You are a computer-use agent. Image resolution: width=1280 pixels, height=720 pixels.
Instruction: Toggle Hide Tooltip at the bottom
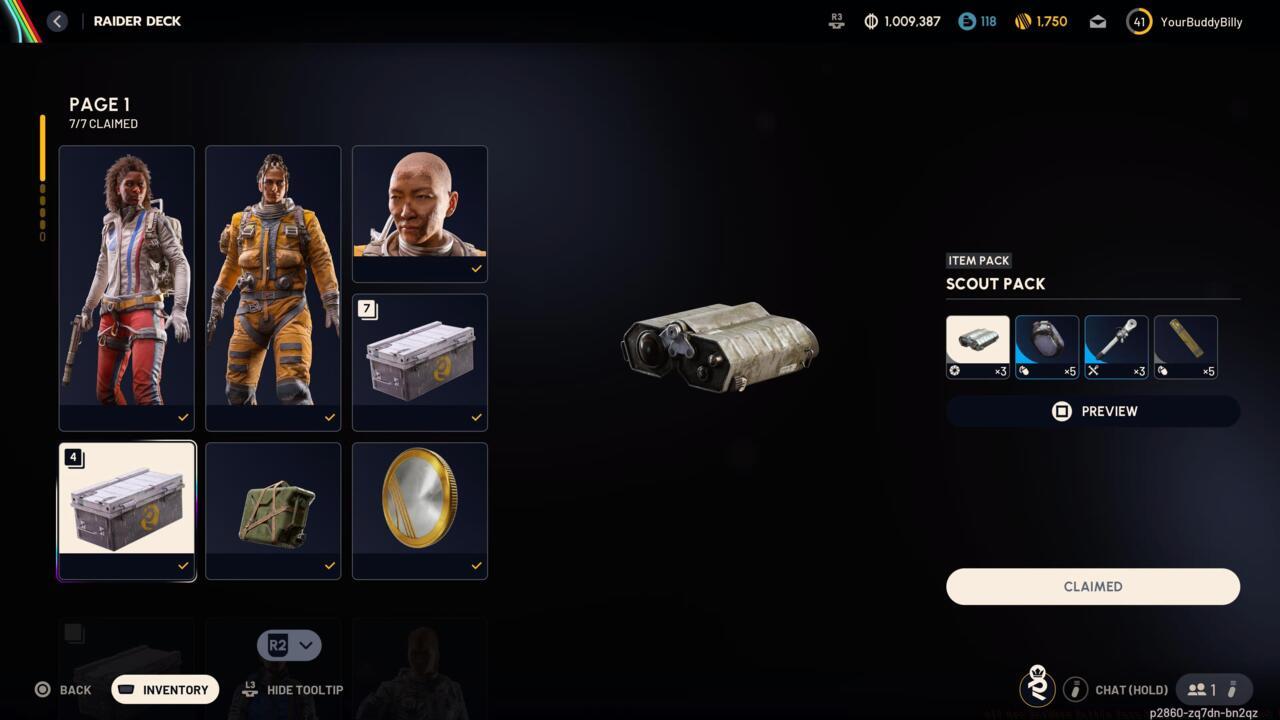[x=292, y=690]
